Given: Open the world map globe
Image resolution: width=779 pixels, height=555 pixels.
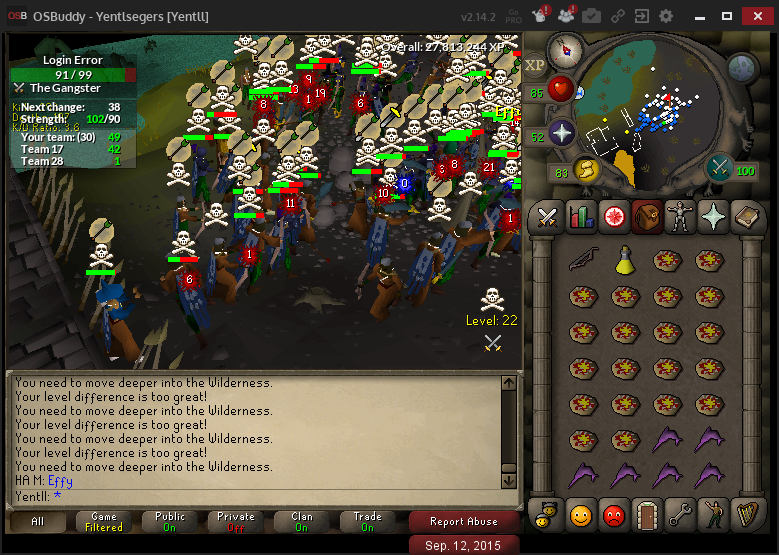Looking at the screenshot, I should click(742, 68).
